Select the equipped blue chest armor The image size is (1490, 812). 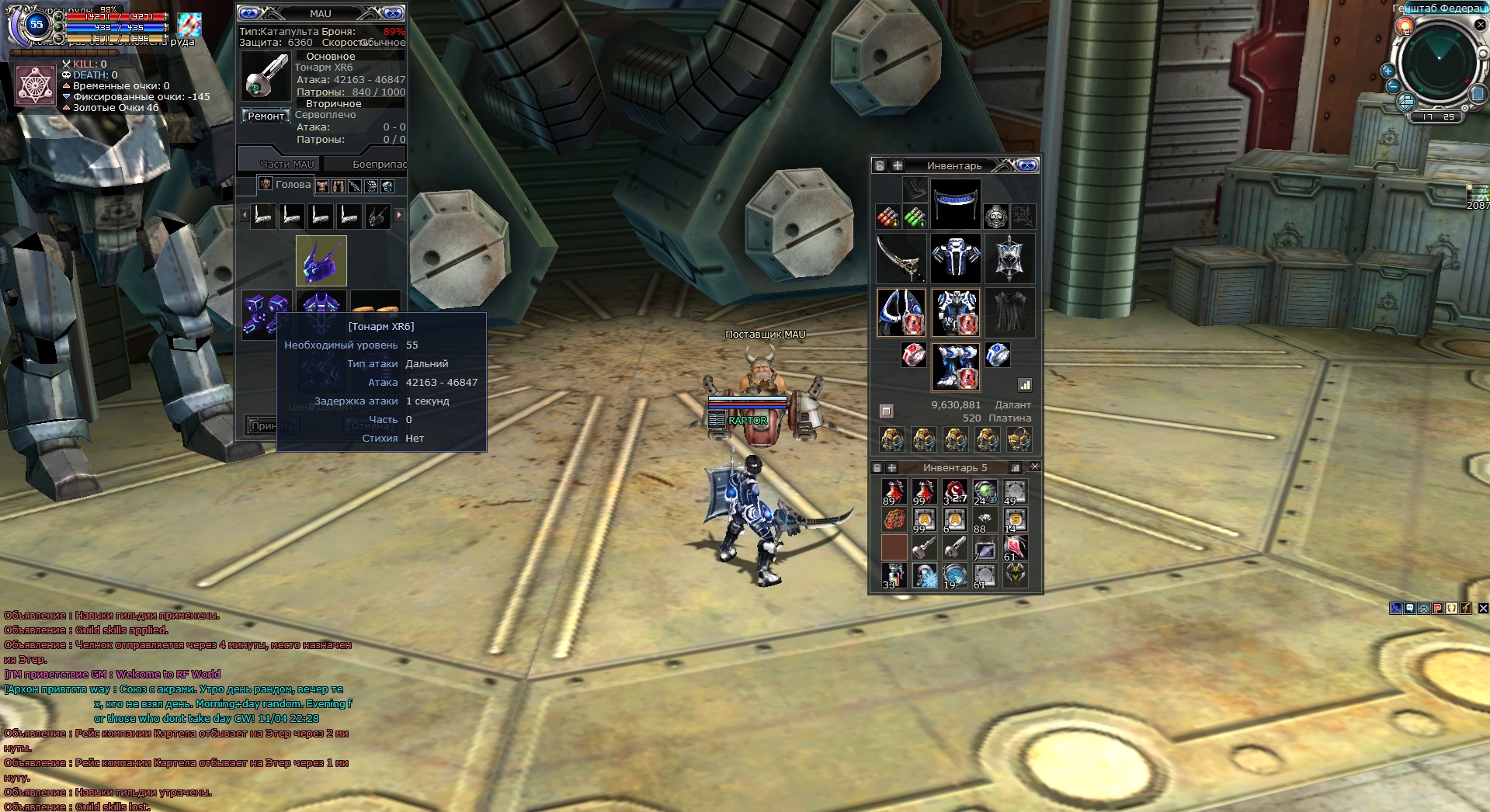[x=955, y=259]
